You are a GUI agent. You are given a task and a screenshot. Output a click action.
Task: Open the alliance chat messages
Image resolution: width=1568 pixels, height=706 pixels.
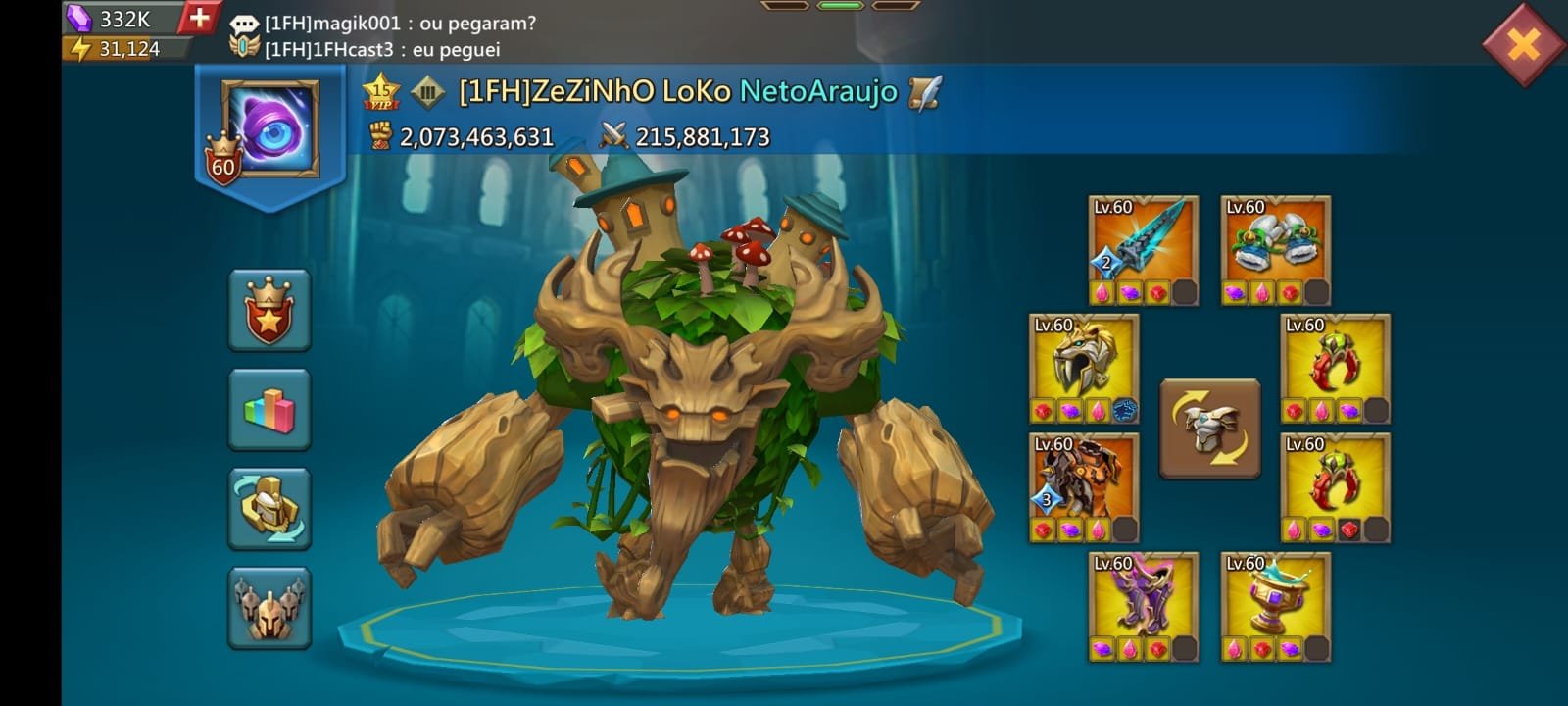click(x=392, y=35)
